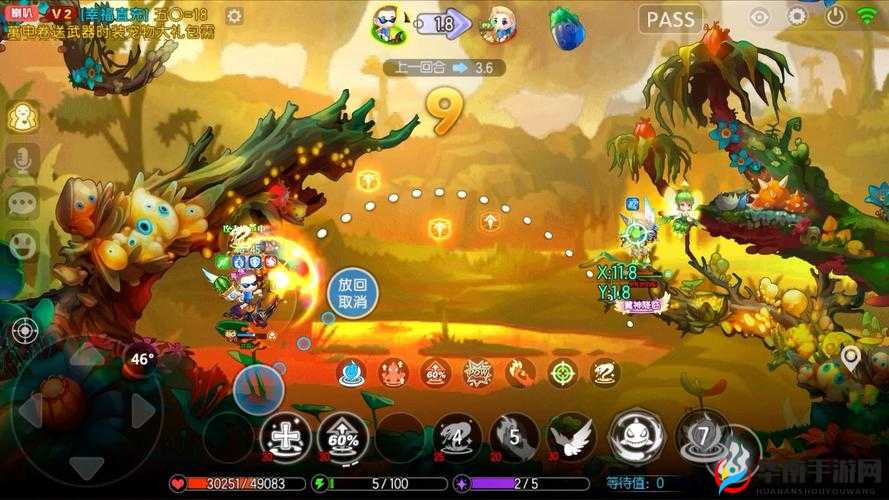Activate the skill marked with number 5
889x500 pixels.
(515, 437)
